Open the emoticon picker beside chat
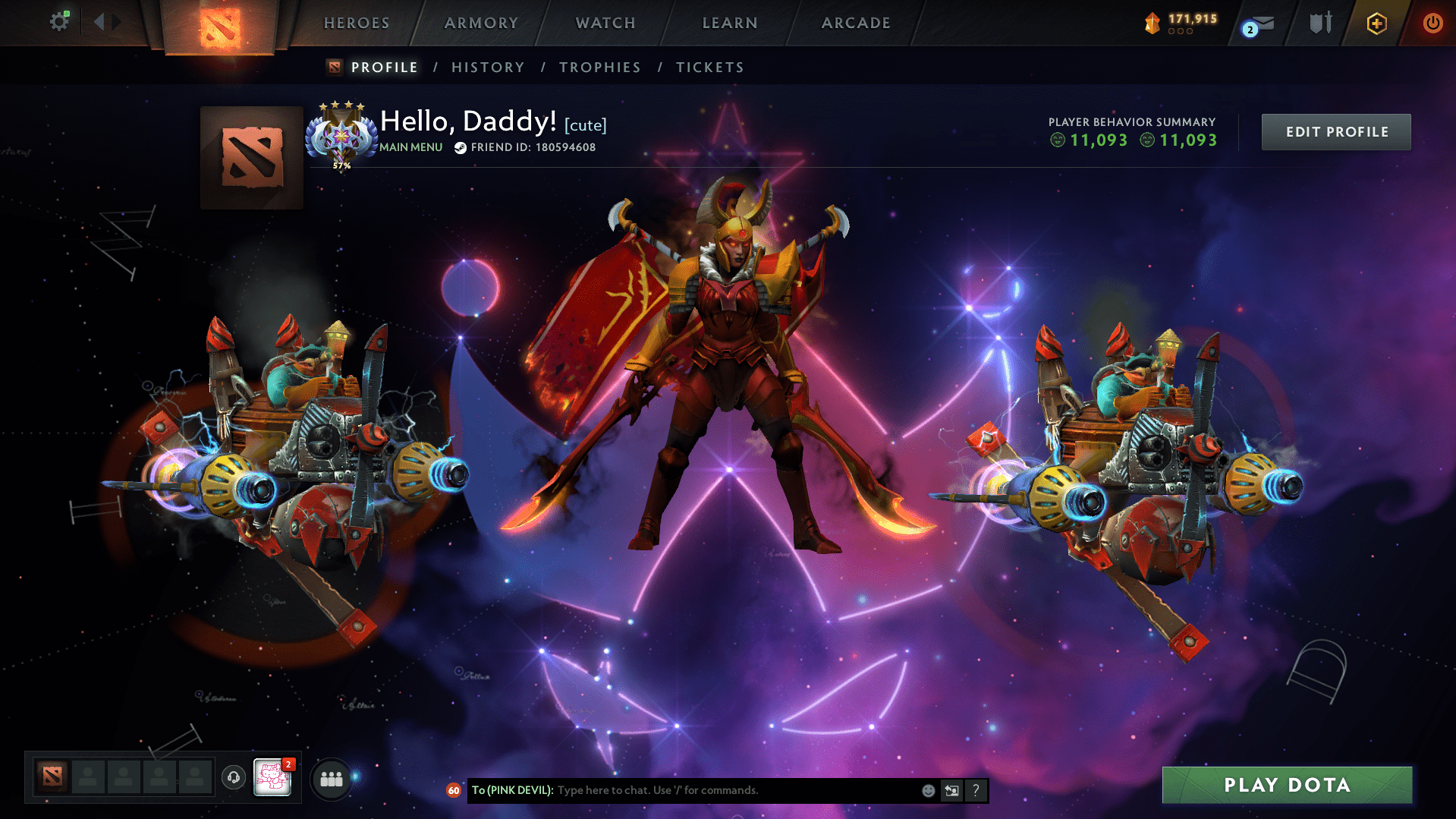Screen dimensions: 1456x819 pos(928,790)
